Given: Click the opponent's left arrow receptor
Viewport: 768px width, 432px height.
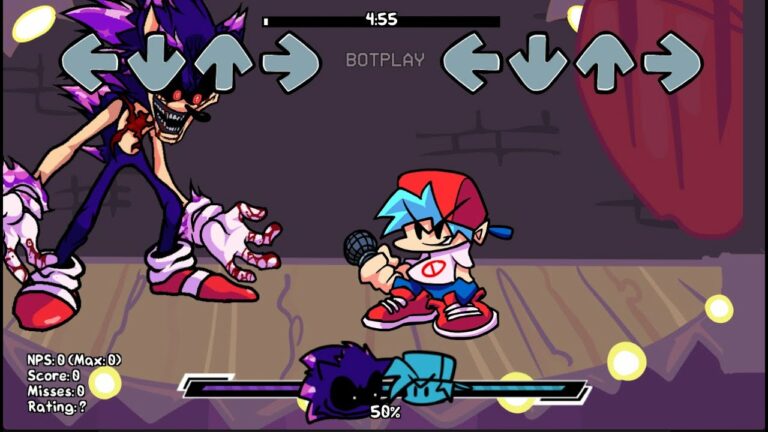Looking at the screenshot, I should pos(90,62).
